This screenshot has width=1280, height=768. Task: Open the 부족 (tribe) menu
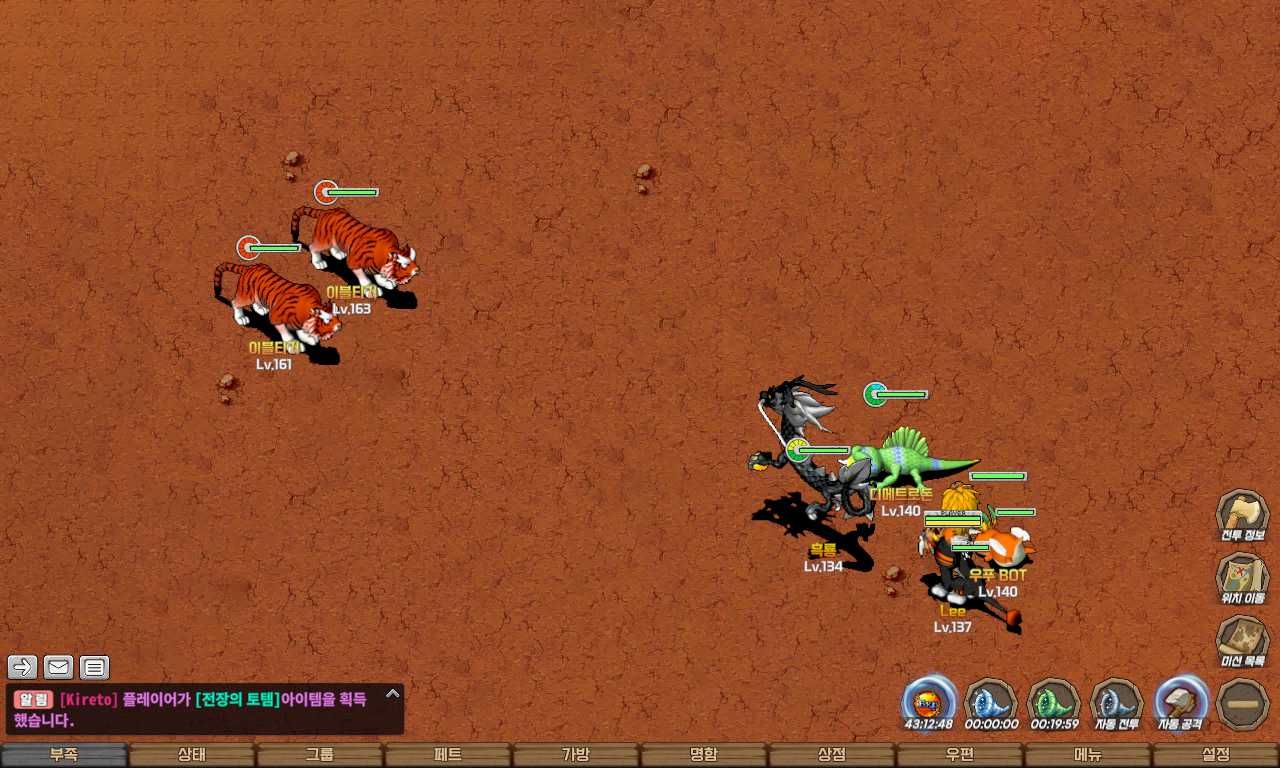pyautogui.click(x=64, y=755)
